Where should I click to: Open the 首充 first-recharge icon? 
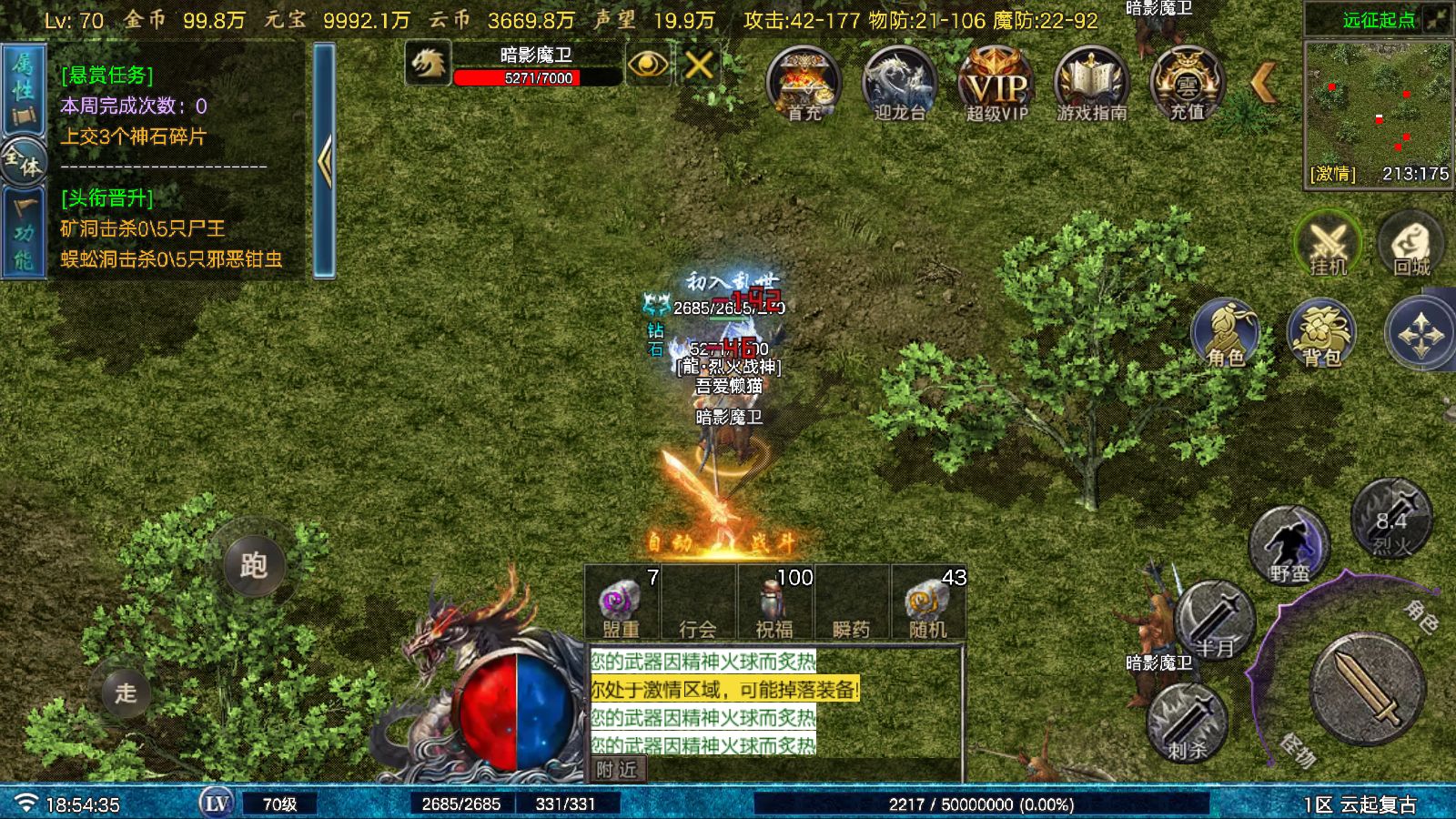tap(804, 83)
